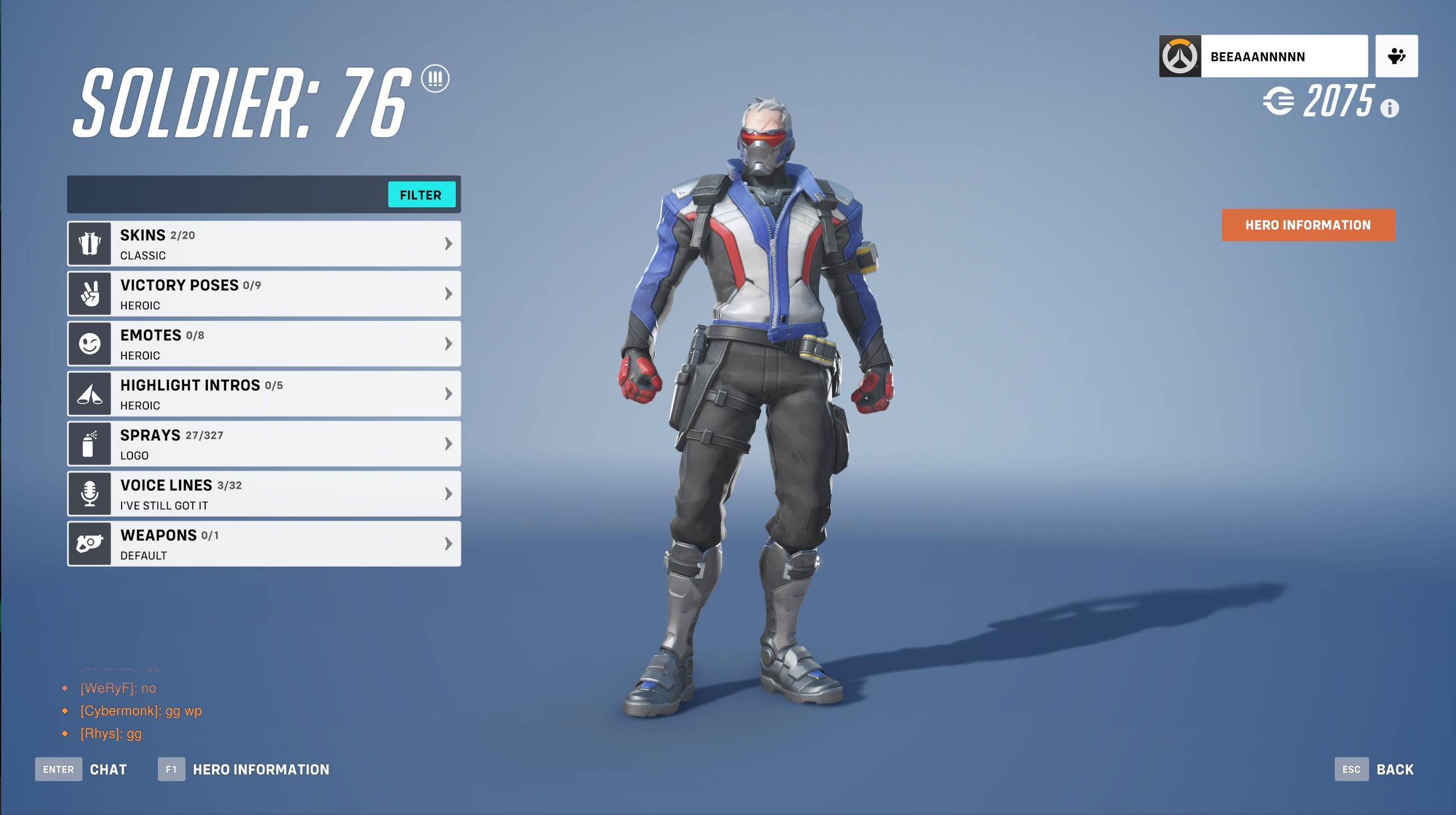The width and height of the screenshot is (1456, 815).
Task: Select the Skins jacket icon
Action: coord(89,243)
